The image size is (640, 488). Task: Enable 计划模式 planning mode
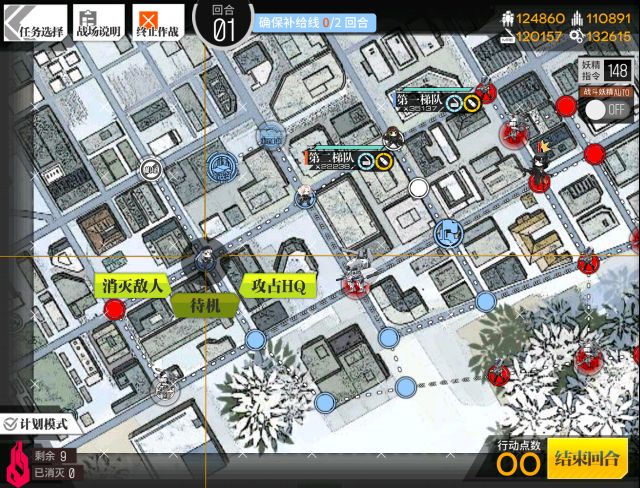click(36, 424)
